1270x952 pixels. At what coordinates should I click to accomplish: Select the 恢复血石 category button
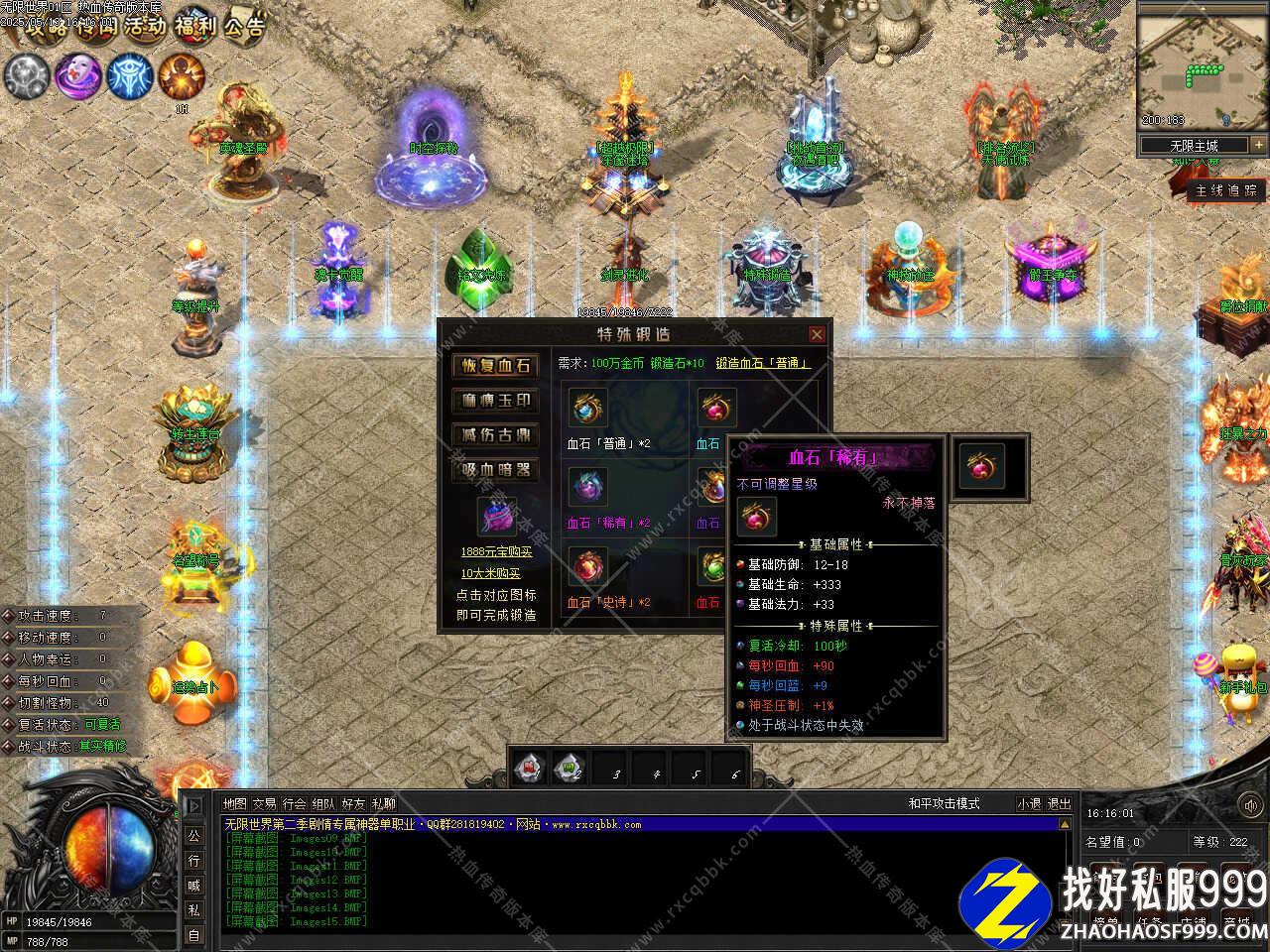pyautogui.click(x=495, y=366)
